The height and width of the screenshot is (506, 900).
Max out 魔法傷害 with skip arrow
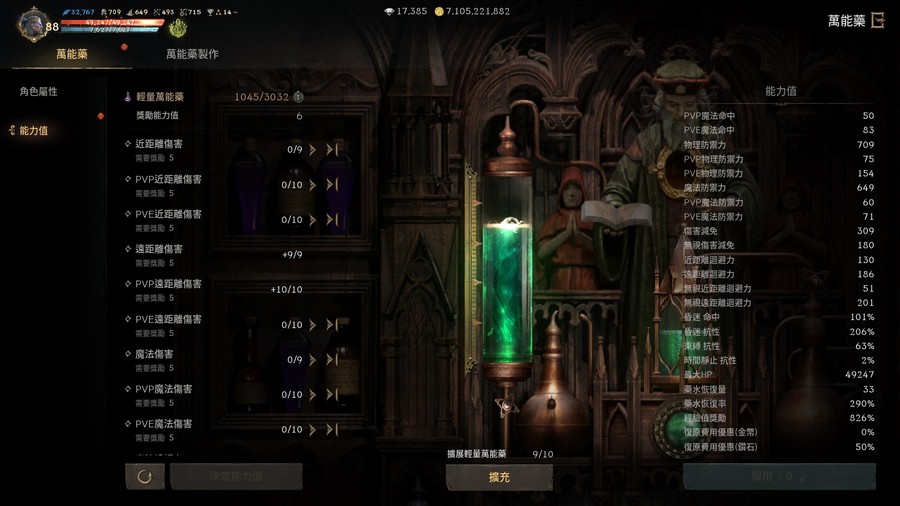coord(332,360)
